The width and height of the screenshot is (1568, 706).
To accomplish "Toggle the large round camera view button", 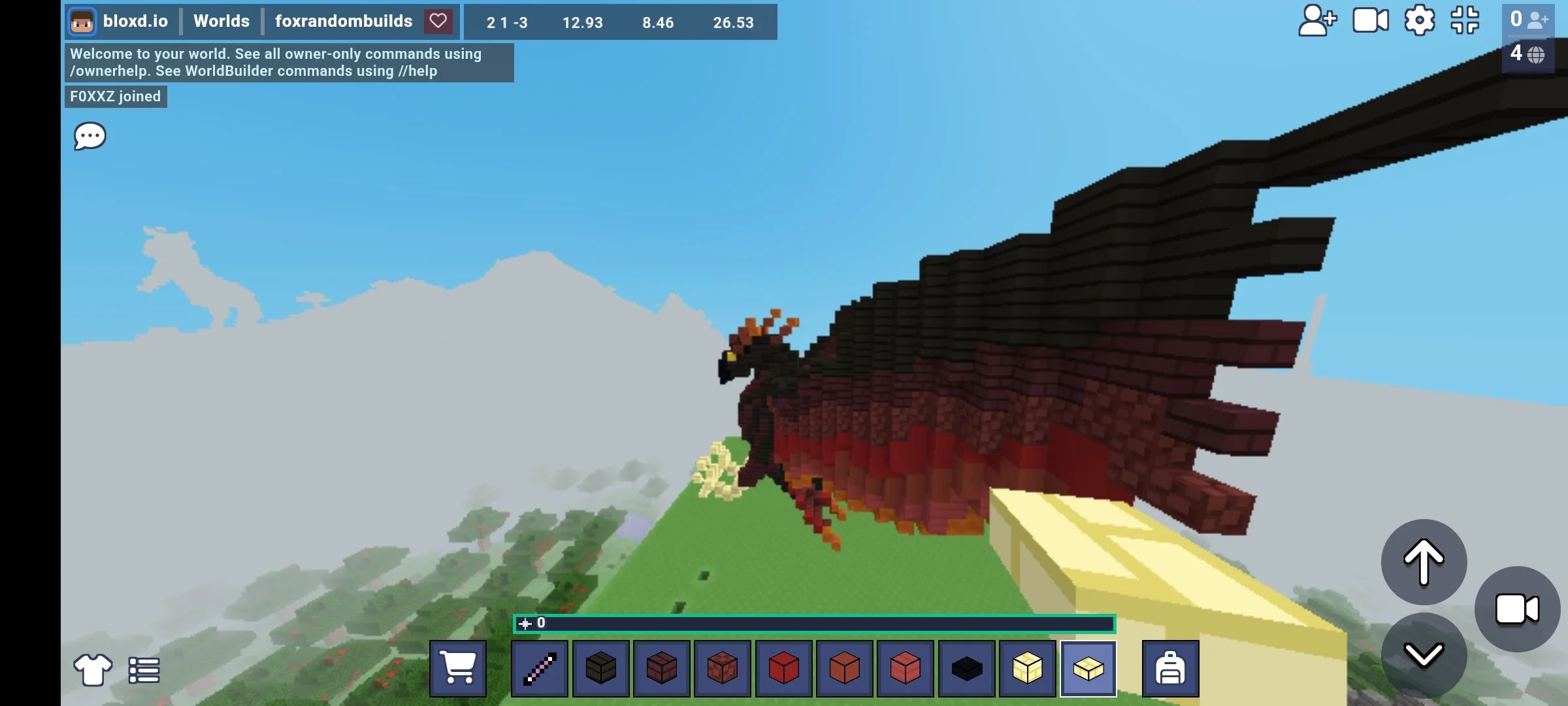I will (x=1517, y=609).
